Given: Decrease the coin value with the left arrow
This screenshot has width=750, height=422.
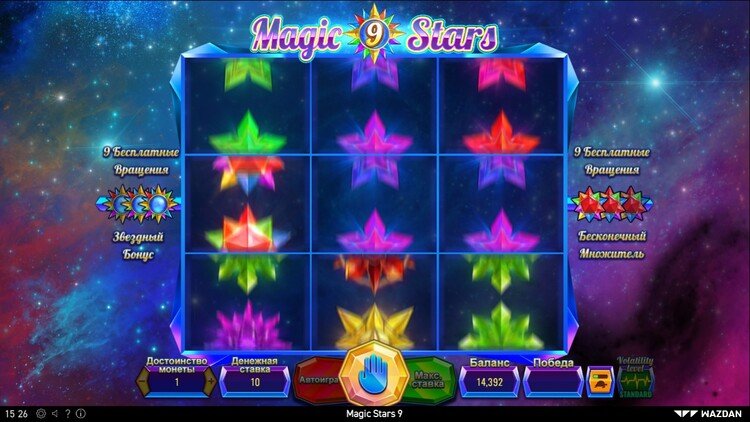Looking at the screenshot, I should coord(141,381).
